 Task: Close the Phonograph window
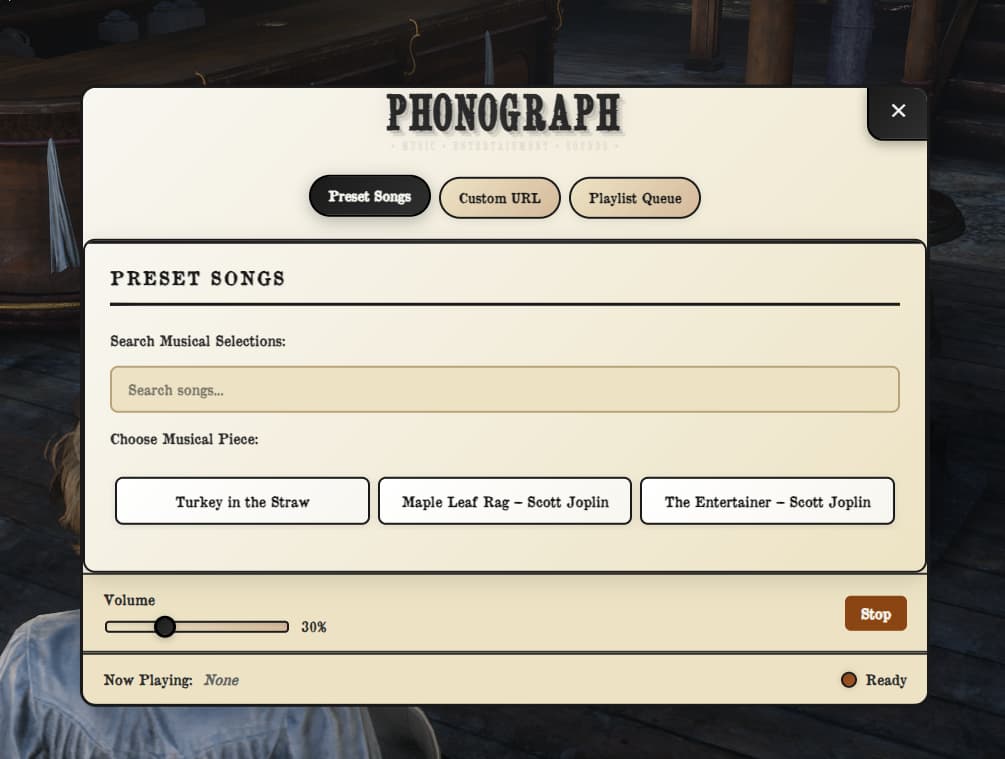click(898, 111)
